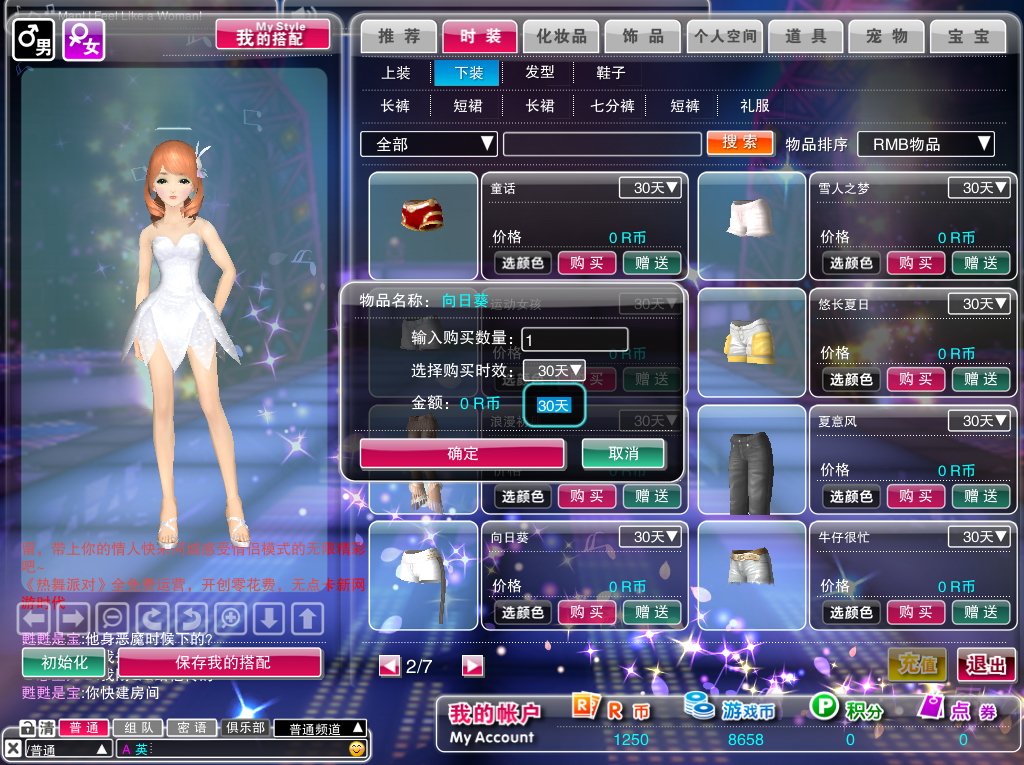Switch to the 化妆品 shop tab
Image resolution: width=1024 pixels, height=765 pixels.
(561, 36)
